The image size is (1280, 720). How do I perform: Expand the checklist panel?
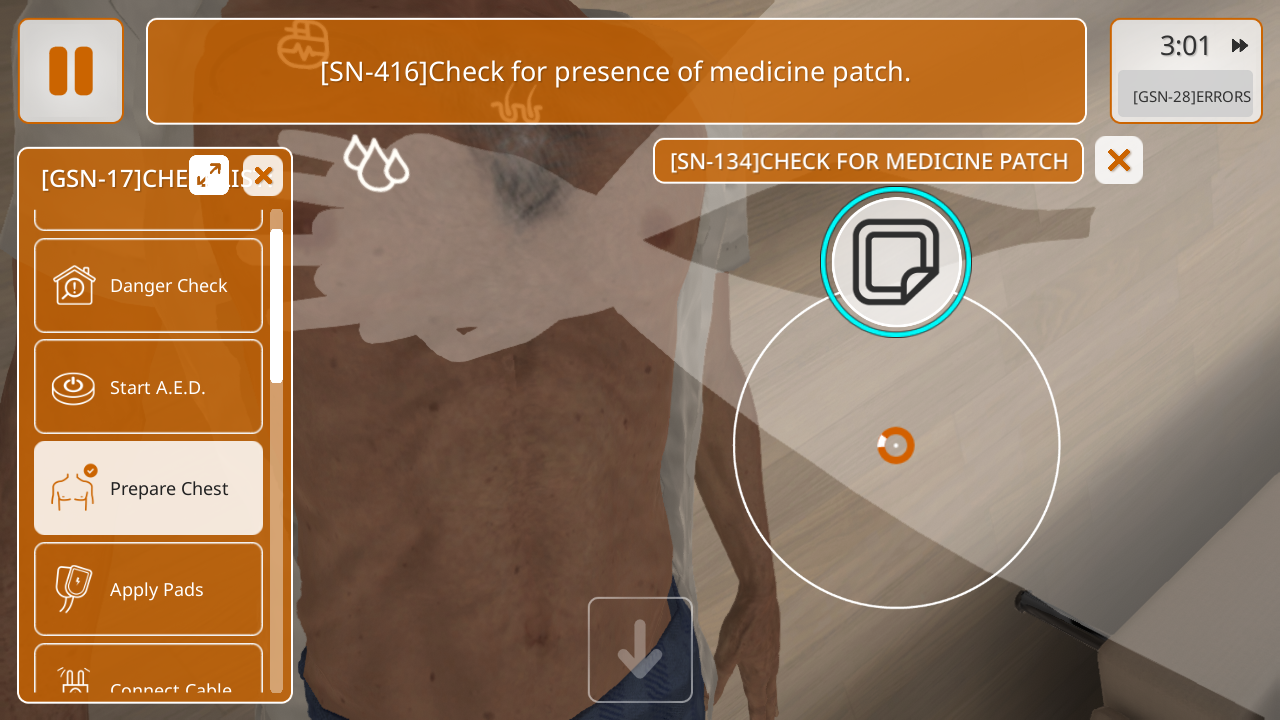[x=209, y=175]
